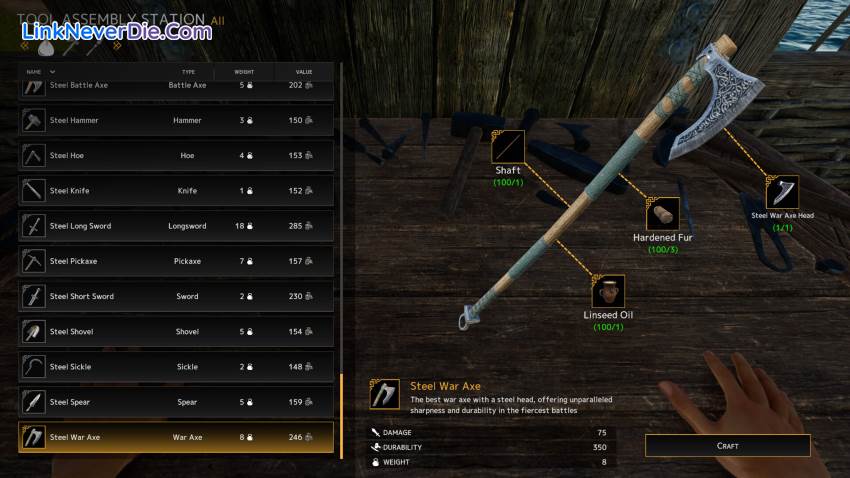Viewport: 850px width, 478px height.
Task: Click the Shaft ingredient slot
Action: tap(508, 147)
